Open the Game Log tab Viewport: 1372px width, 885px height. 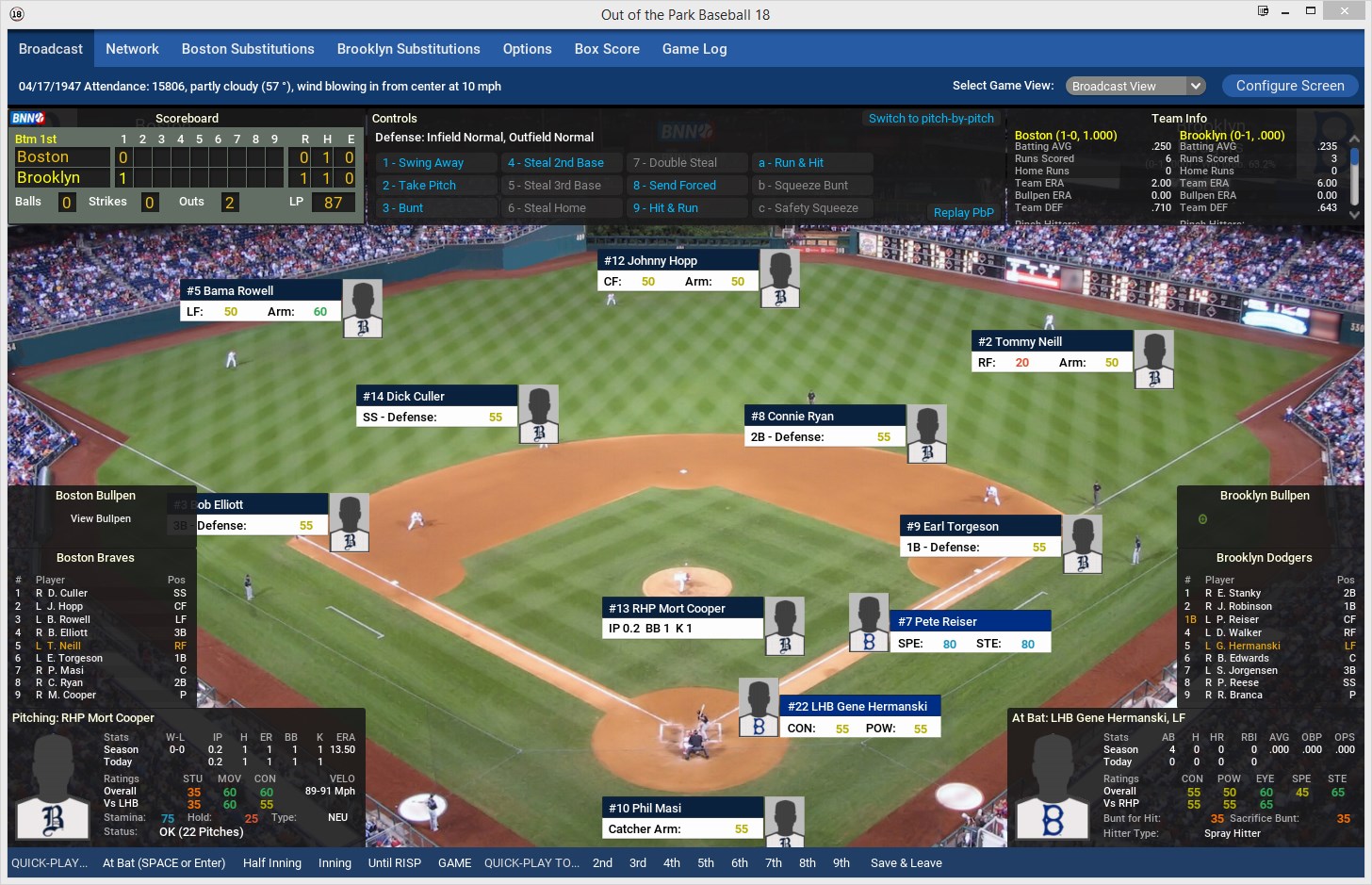pyautogui.click(x=694, y=49)
